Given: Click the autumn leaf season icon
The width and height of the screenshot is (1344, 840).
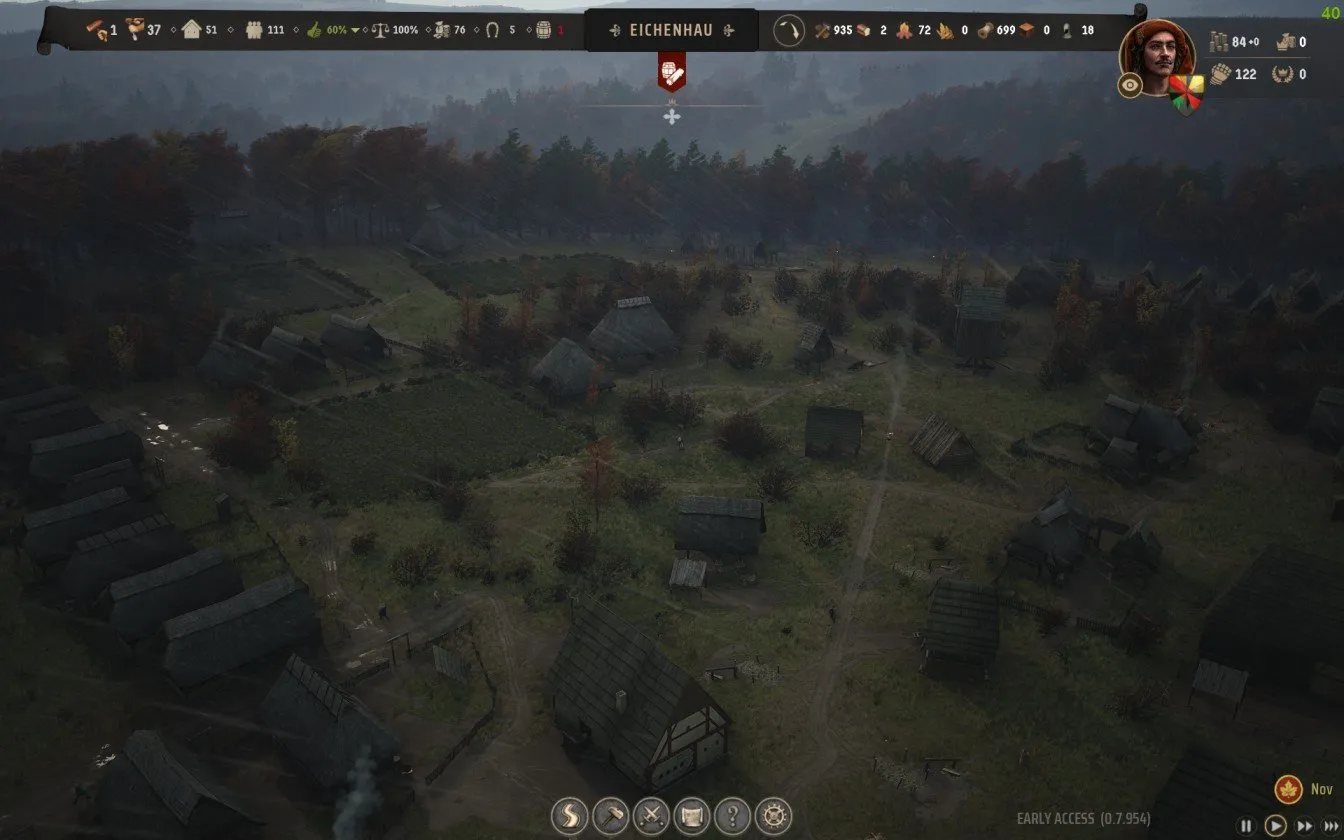Looking at the screenshot, I should click(x=1288, y=790).
